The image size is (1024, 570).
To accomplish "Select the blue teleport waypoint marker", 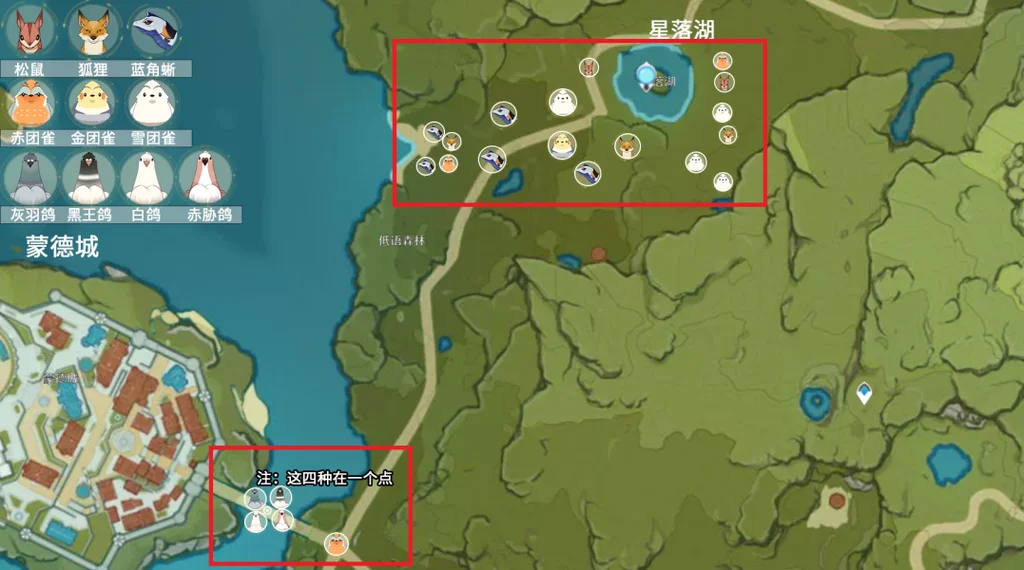I will click(x=864, y=394).
